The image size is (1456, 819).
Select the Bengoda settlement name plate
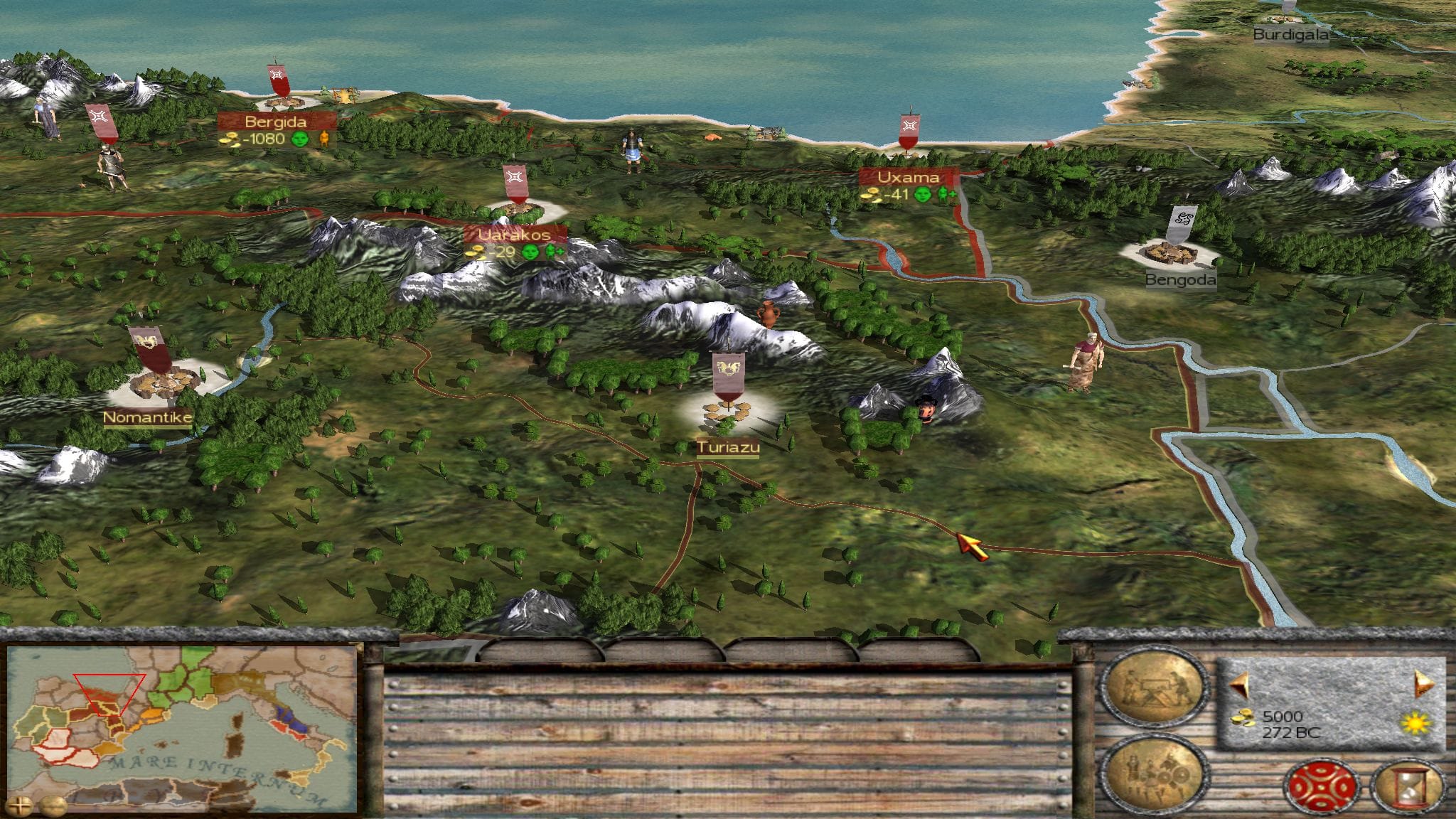click(1180, 280)
